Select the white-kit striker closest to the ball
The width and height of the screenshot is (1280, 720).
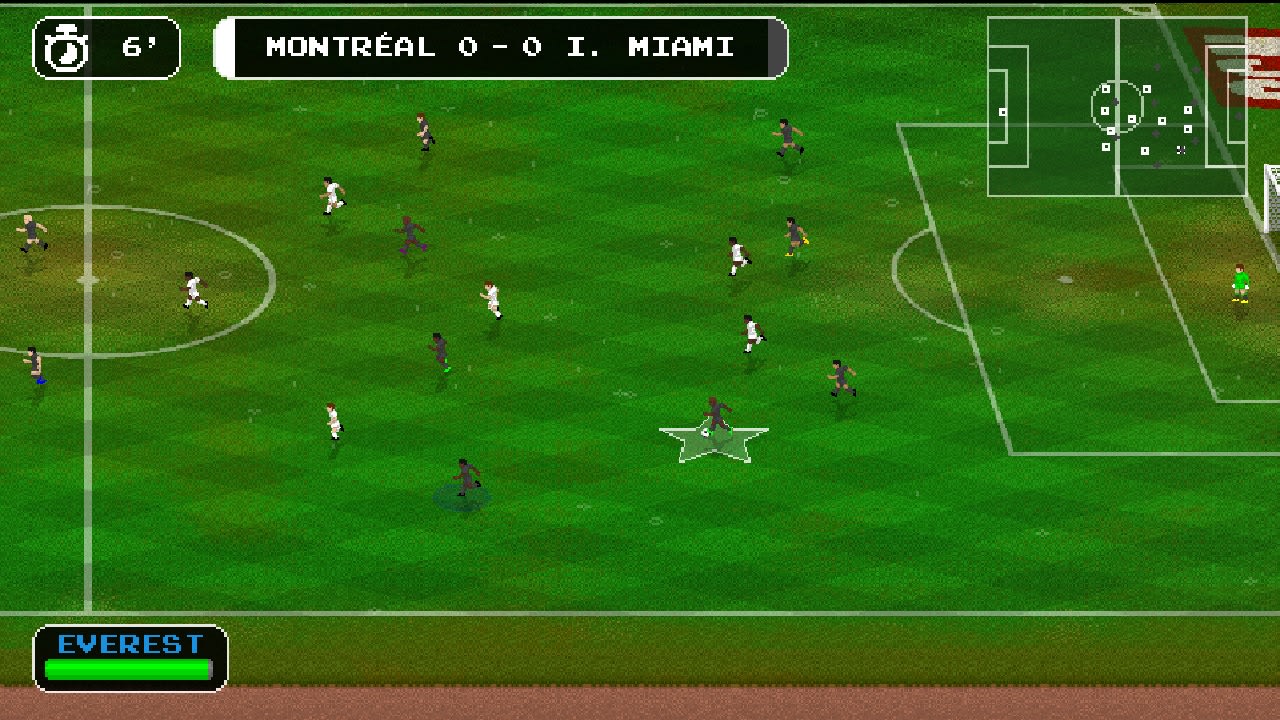pos(753,335)
